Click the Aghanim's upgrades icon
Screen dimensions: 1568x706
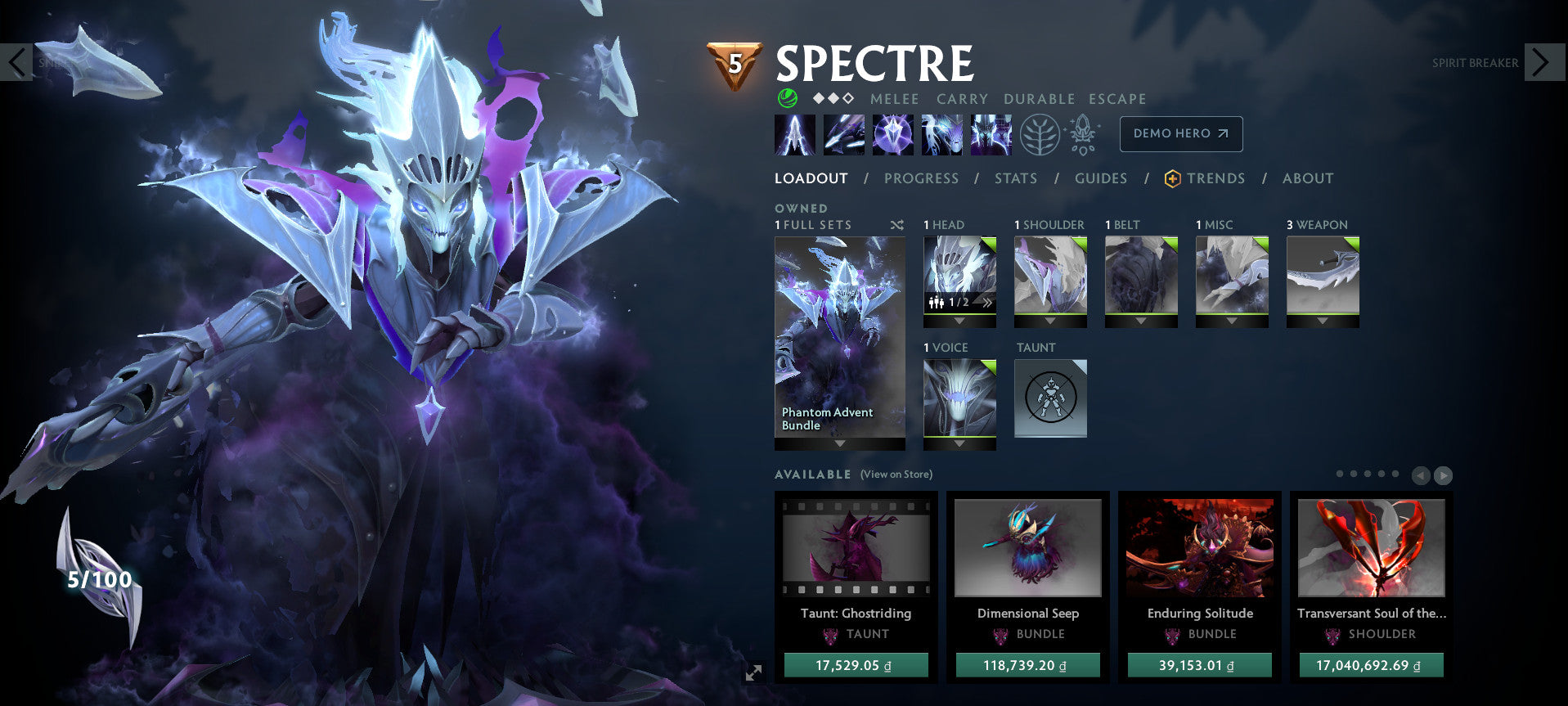point(1083,133)
